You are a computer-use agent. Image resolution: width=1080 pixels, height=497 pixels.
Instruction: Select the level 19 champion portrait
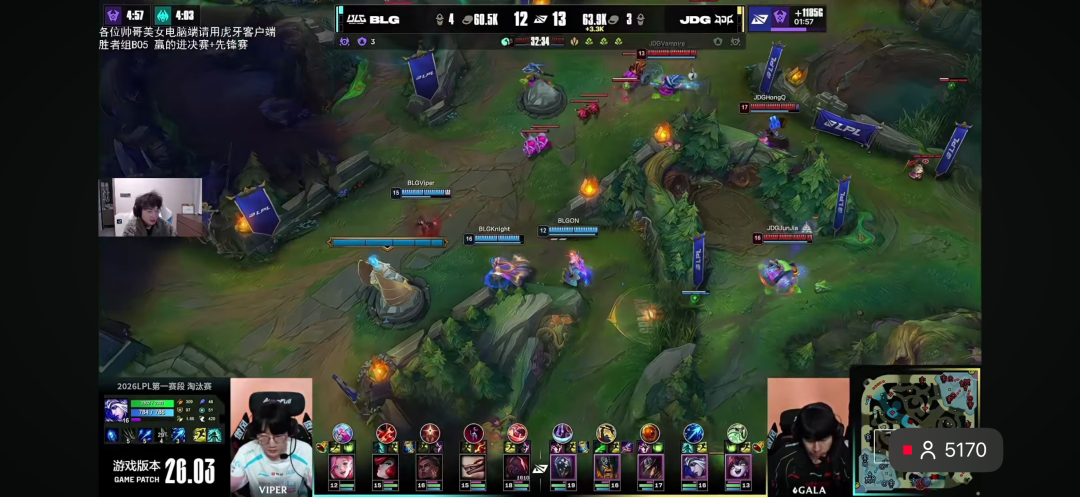(563, 467)
